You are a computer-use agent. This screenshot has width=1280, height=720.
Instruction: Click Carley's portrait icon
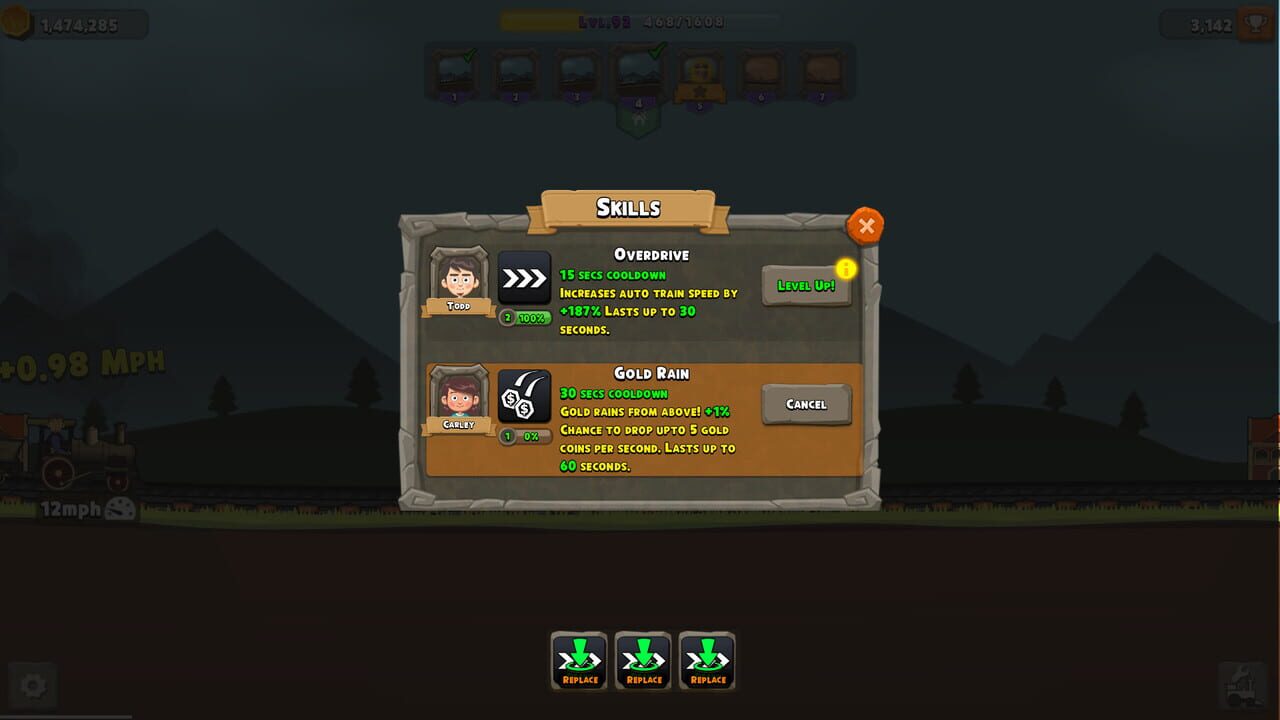click(x=458, y=397)
